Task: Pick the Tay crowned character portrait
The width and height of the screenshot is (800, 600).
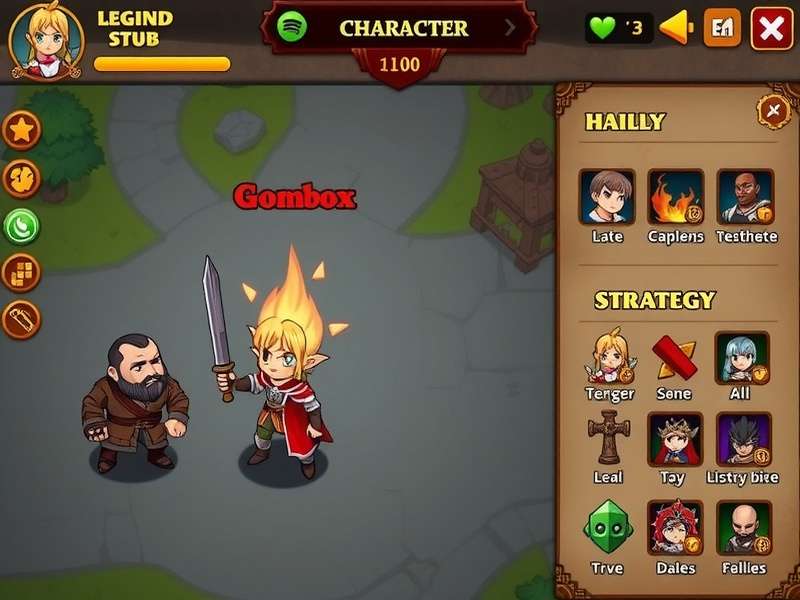Action: tap(674, 439)
